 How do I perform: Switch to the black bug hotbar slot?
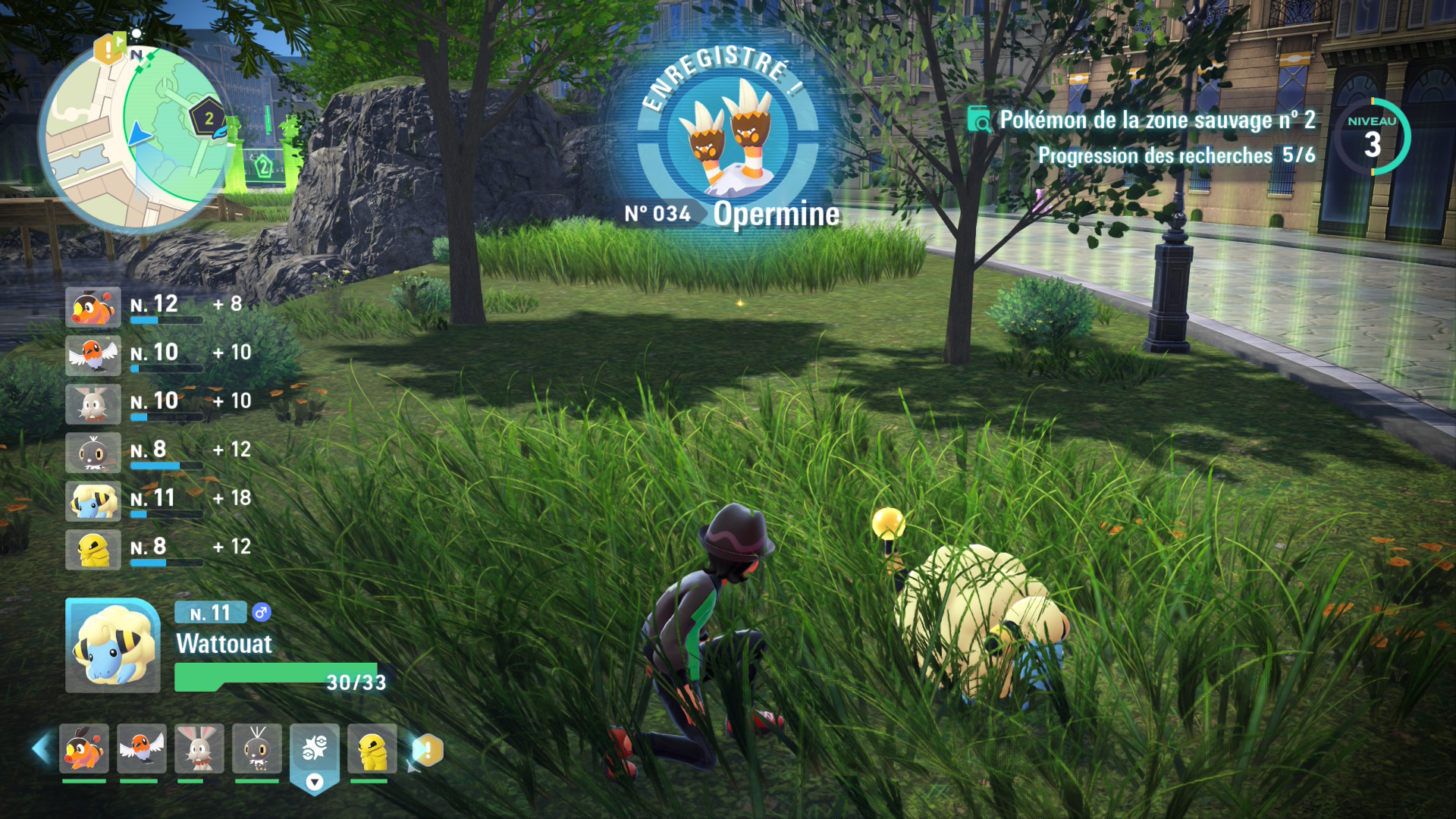click(257, 748)
